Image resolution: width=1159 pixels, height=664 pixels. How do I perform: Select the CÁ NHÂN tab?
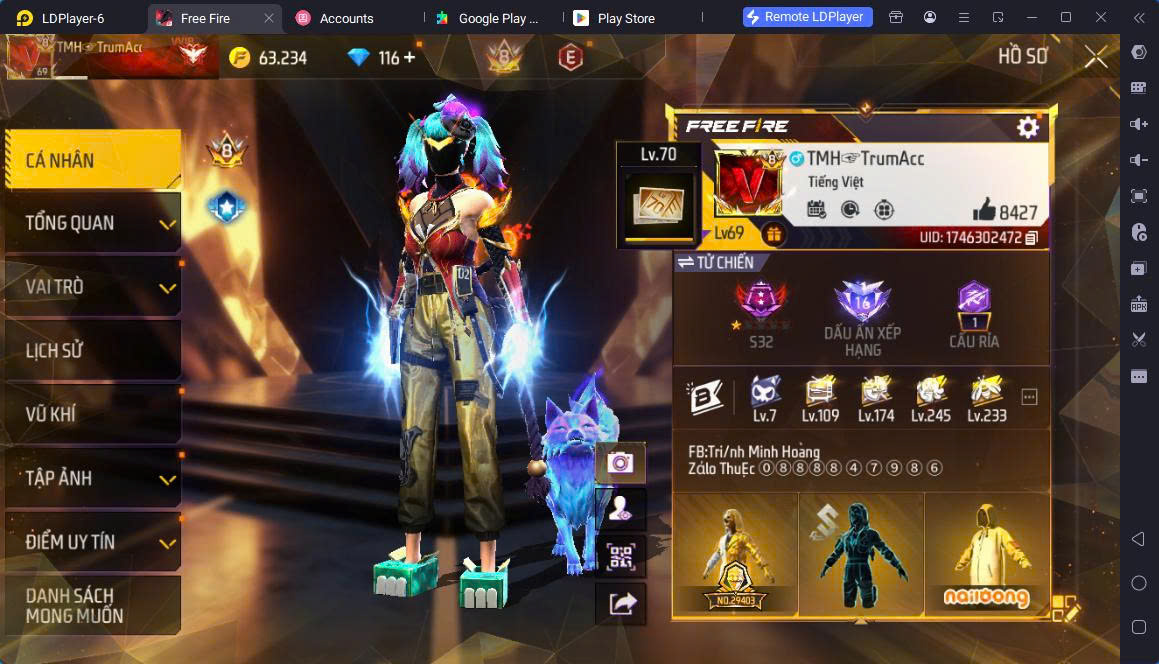click(92, 160)
